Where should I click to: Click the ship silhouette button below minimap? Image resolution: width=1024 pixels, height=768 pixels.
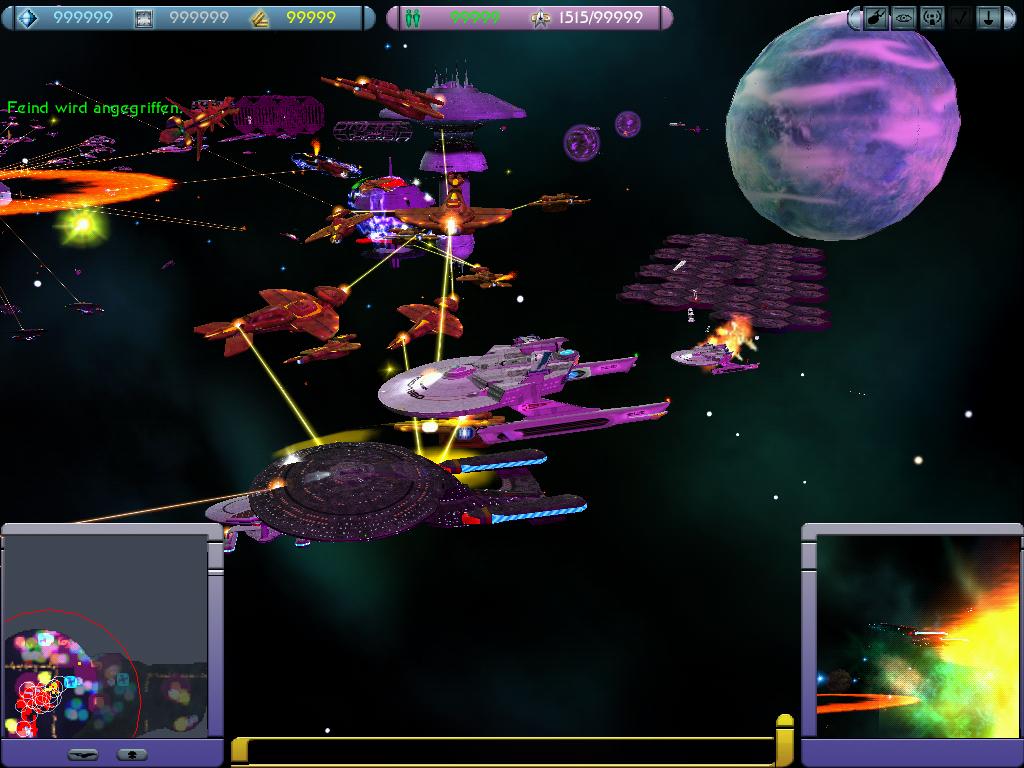click(85, 754)
